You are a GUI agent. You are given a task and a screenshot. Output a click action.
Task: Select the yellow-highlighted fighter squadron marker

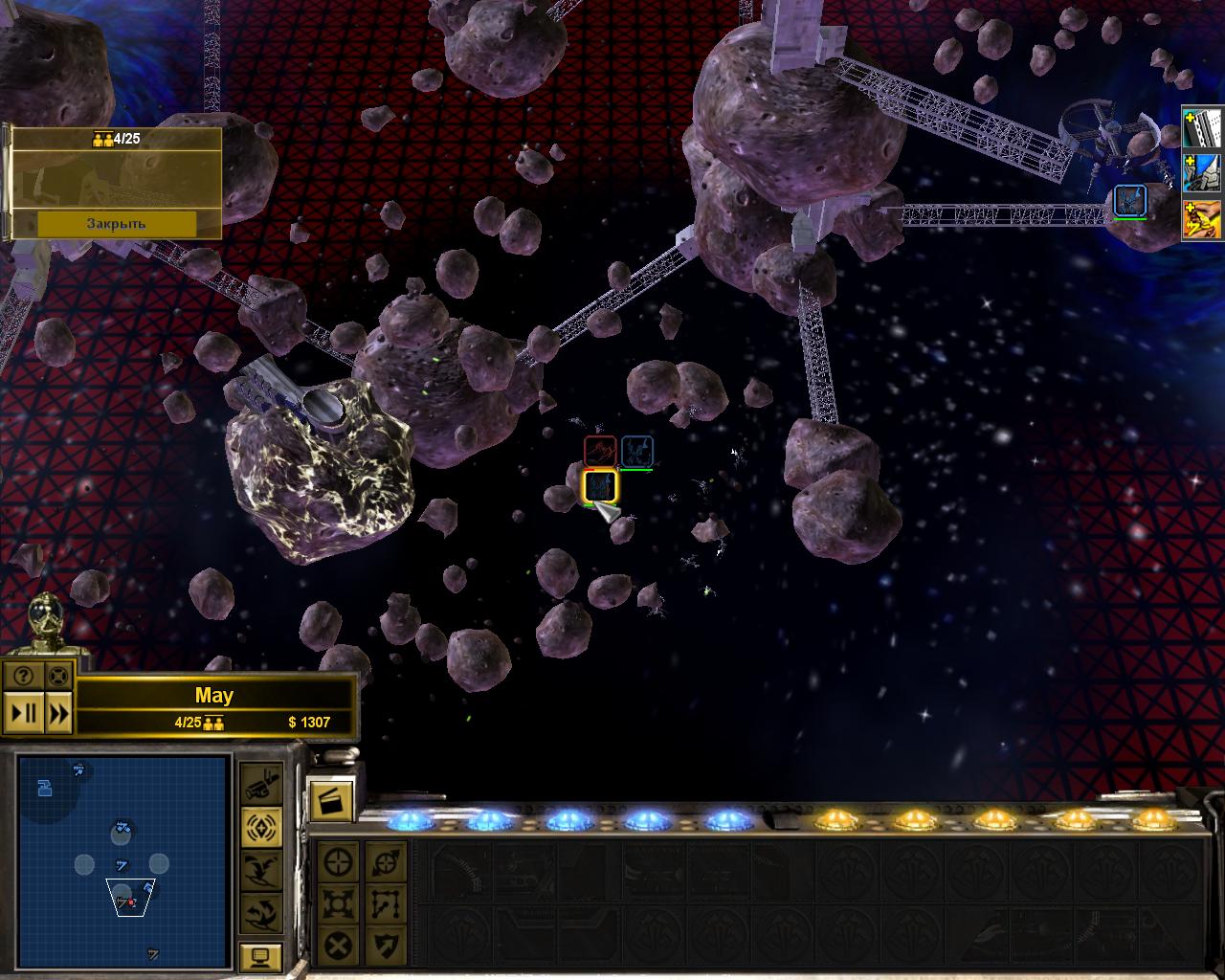click(600, 486)
